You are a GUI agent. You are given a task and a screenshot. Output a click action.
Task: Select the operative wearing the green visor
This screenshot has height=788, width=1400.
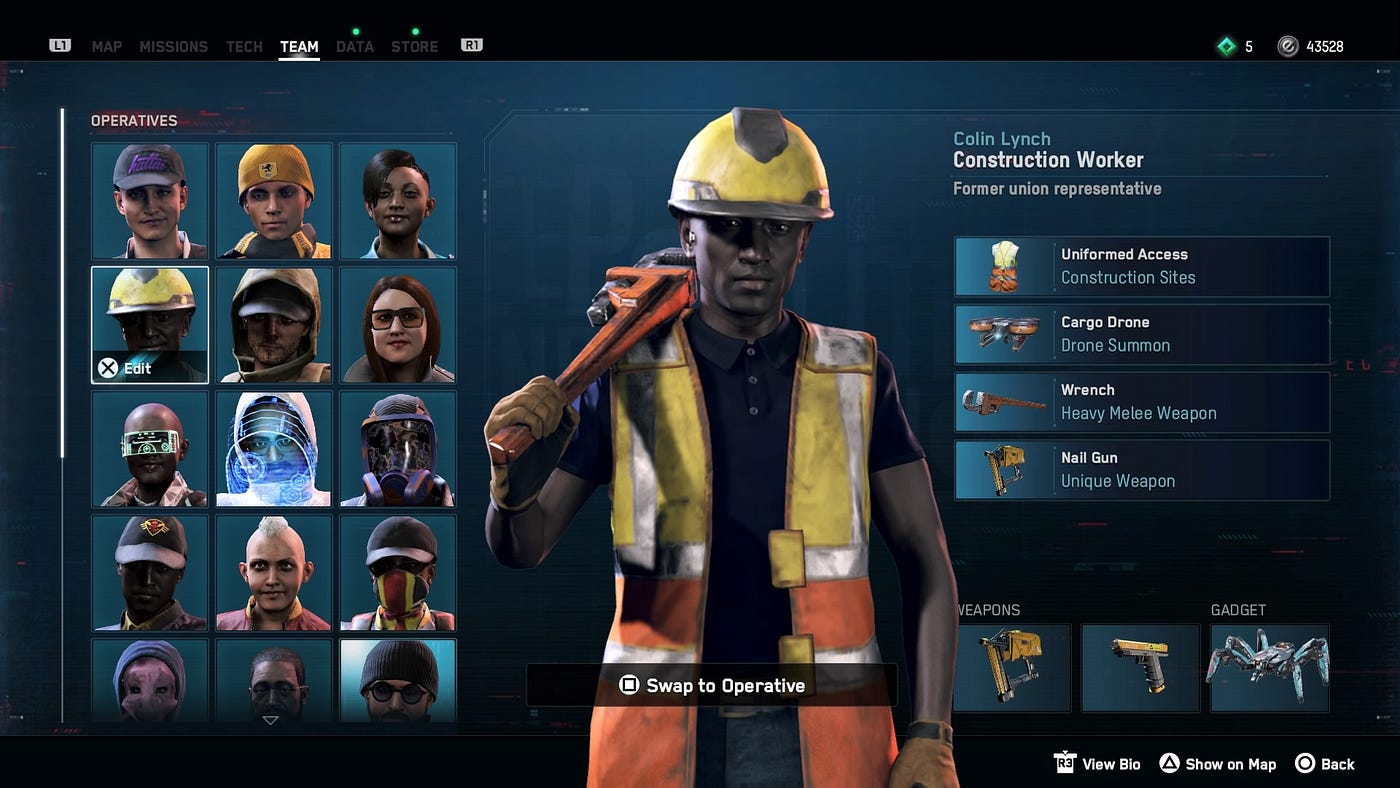click(x=150, y=449)
